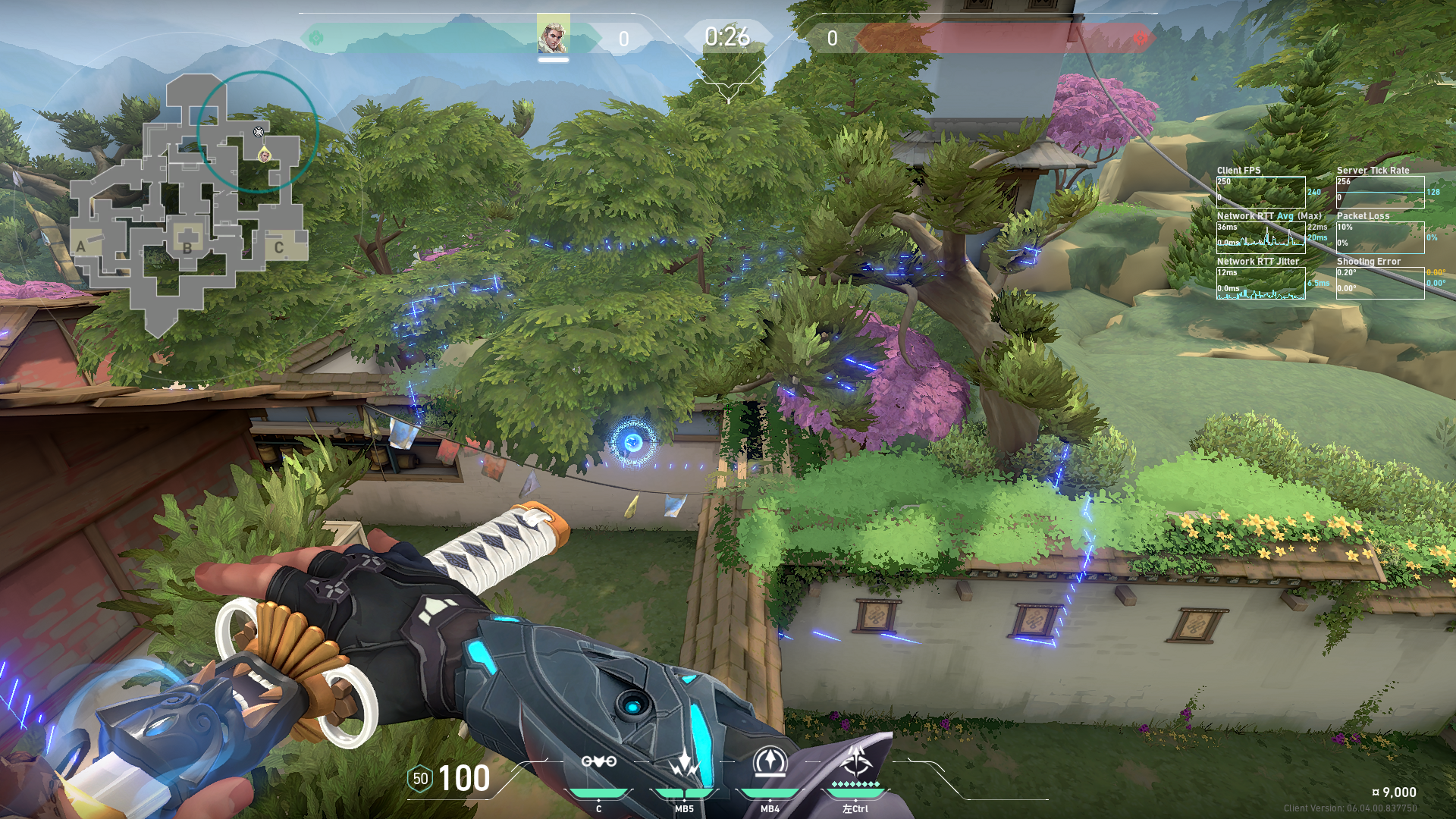Pick the C site label on minimap
The image size is (1456, 819).
(x=278, y=247)
